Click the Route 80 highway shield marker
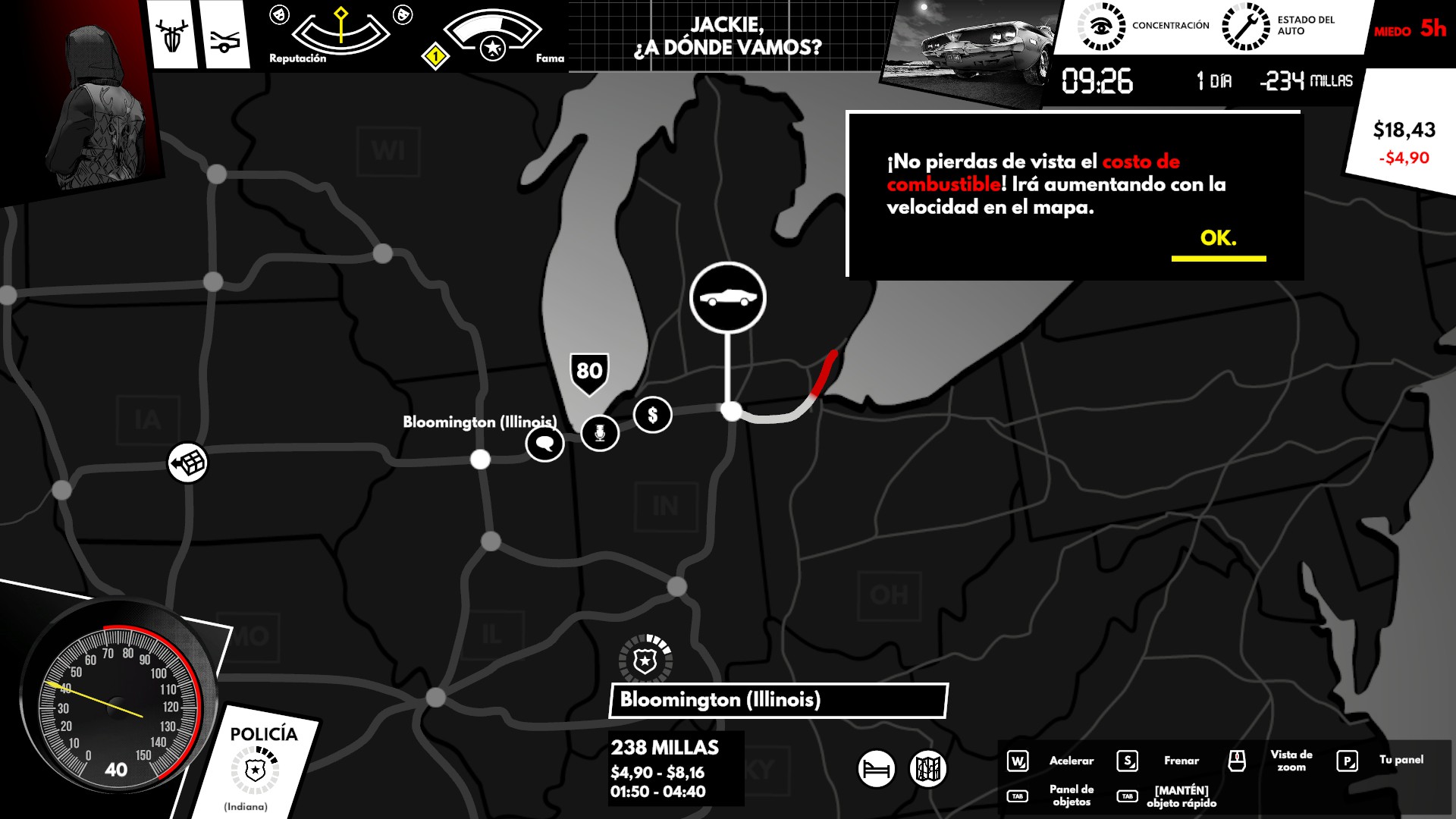The width and height of the screenshot is (1456, 819). (x=589, y=372)
